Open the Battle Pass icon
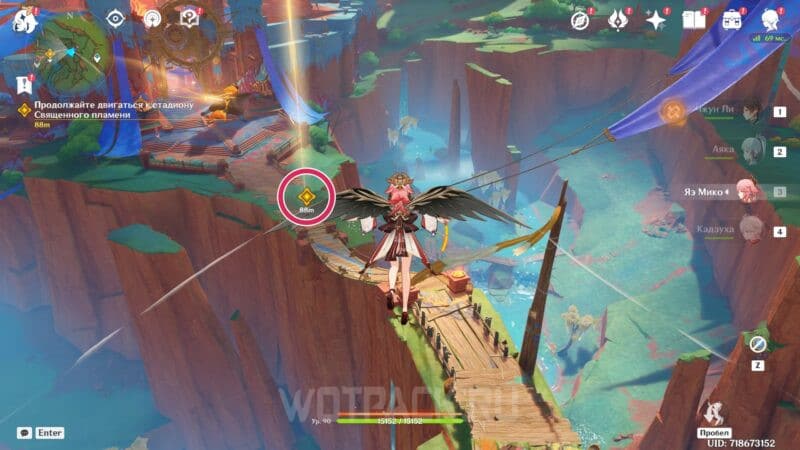The width and height of the screenshot is (800, 450). (x=618, y=20)
